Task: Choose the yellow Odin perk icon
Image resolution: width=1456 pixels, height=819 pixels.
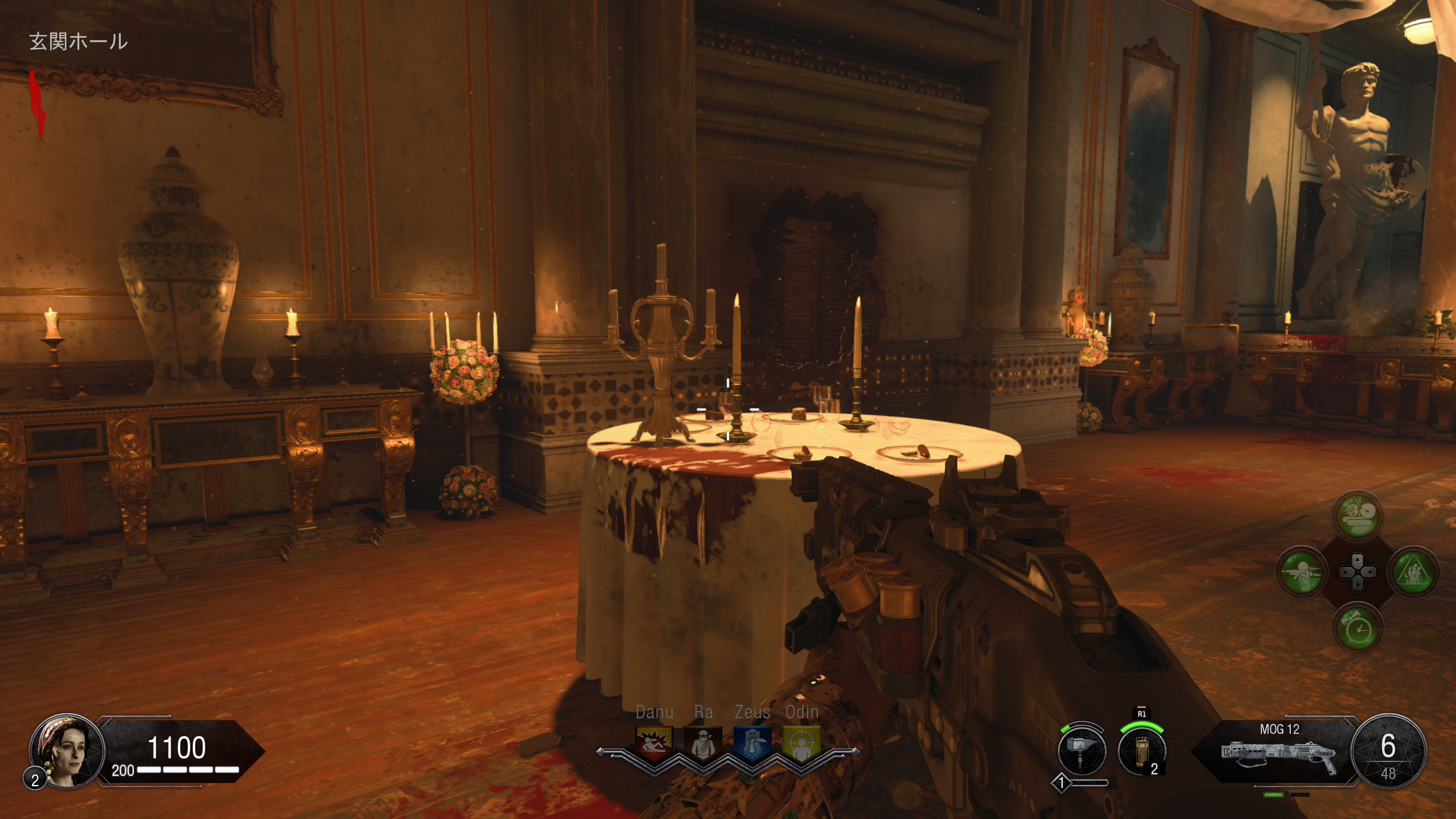Action: (x=802, y=743)
